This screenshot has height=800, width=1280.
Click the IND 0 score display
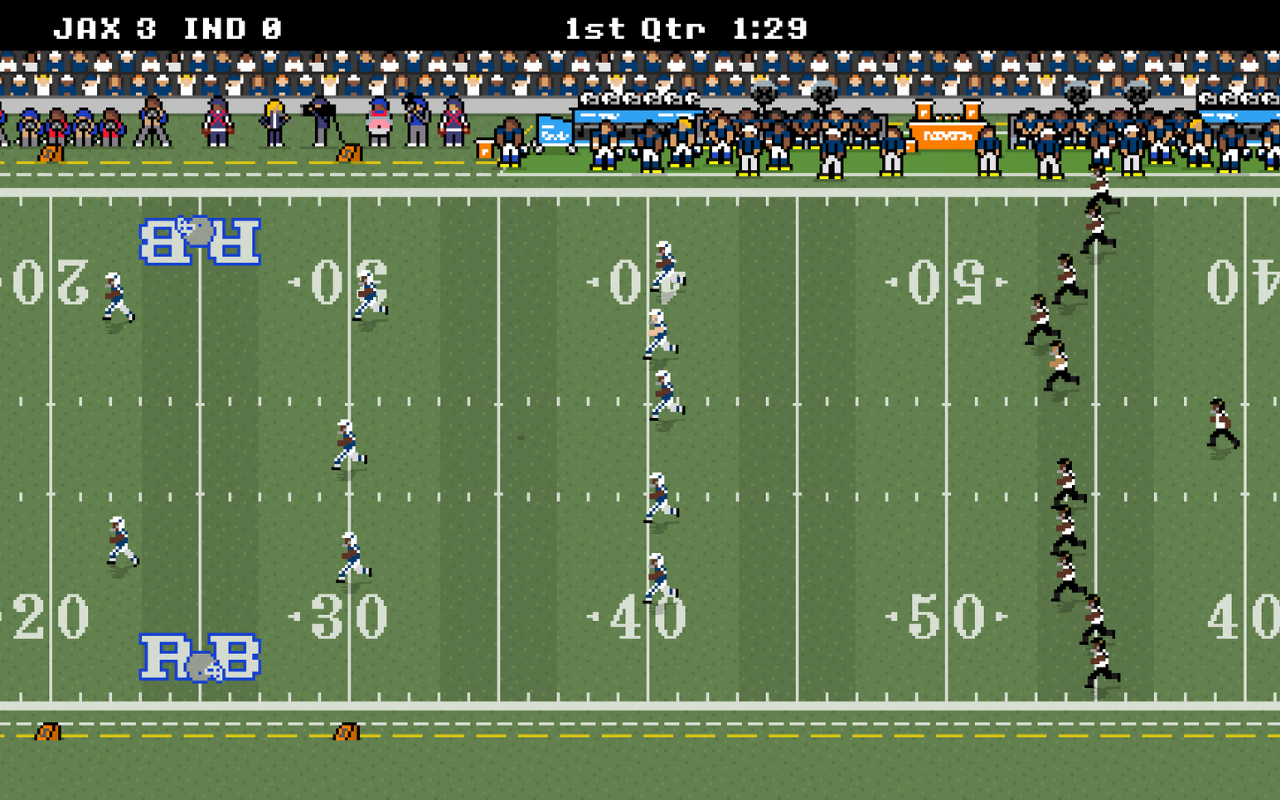click(228, 28)
